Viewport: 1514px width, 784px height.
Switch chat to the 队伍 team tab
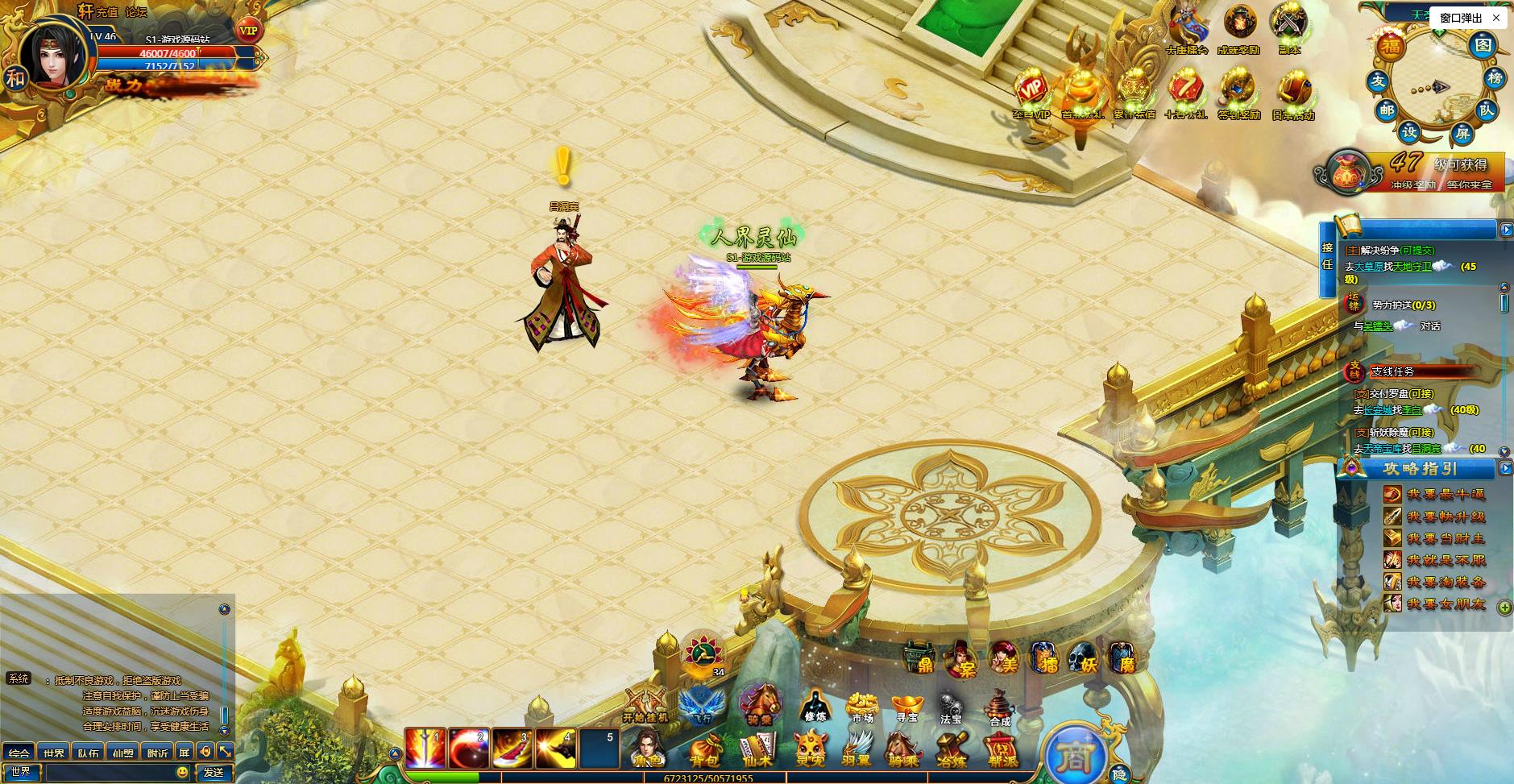click(89, 753)
